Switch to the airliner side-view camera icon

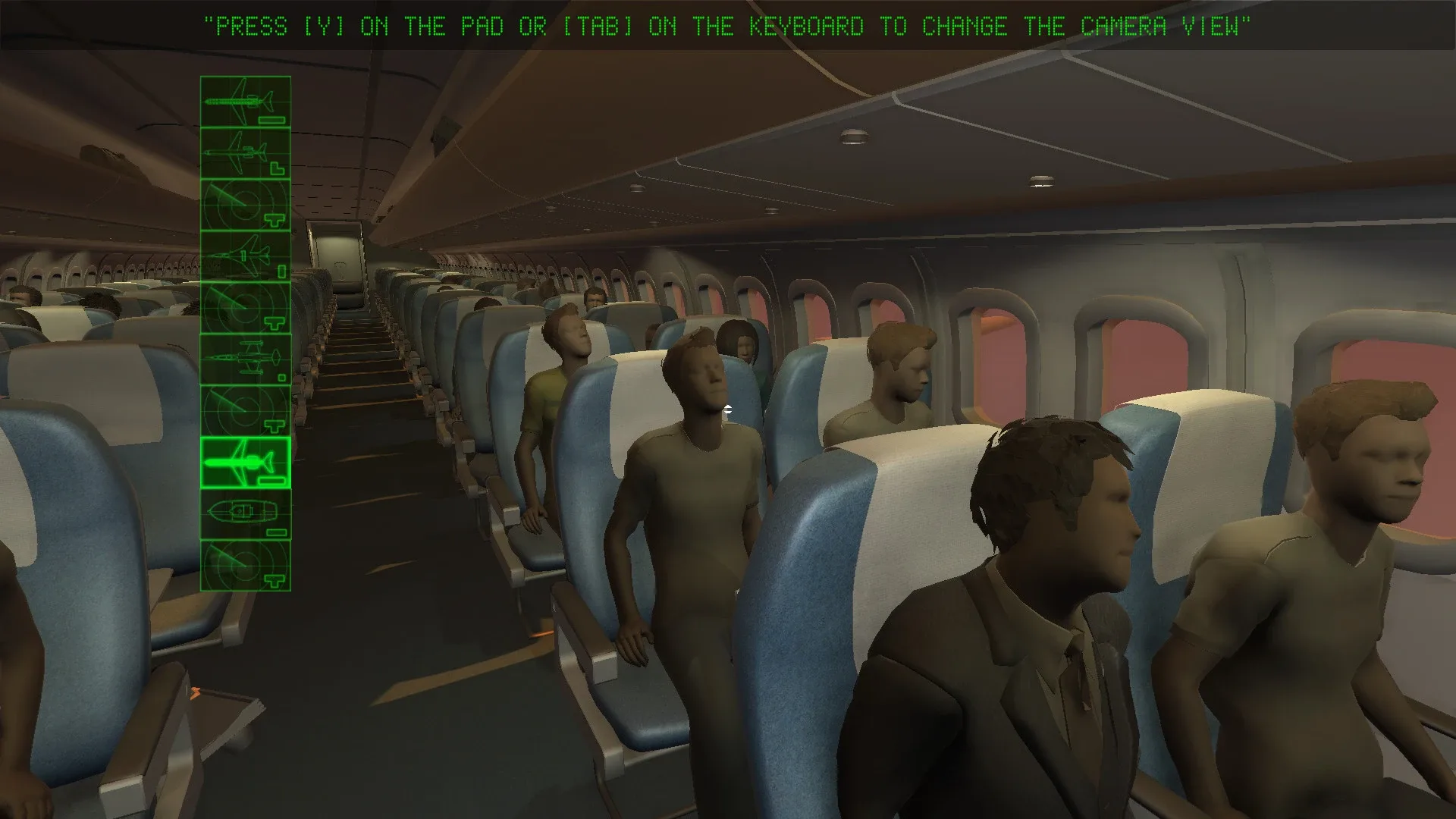point(246,152)
